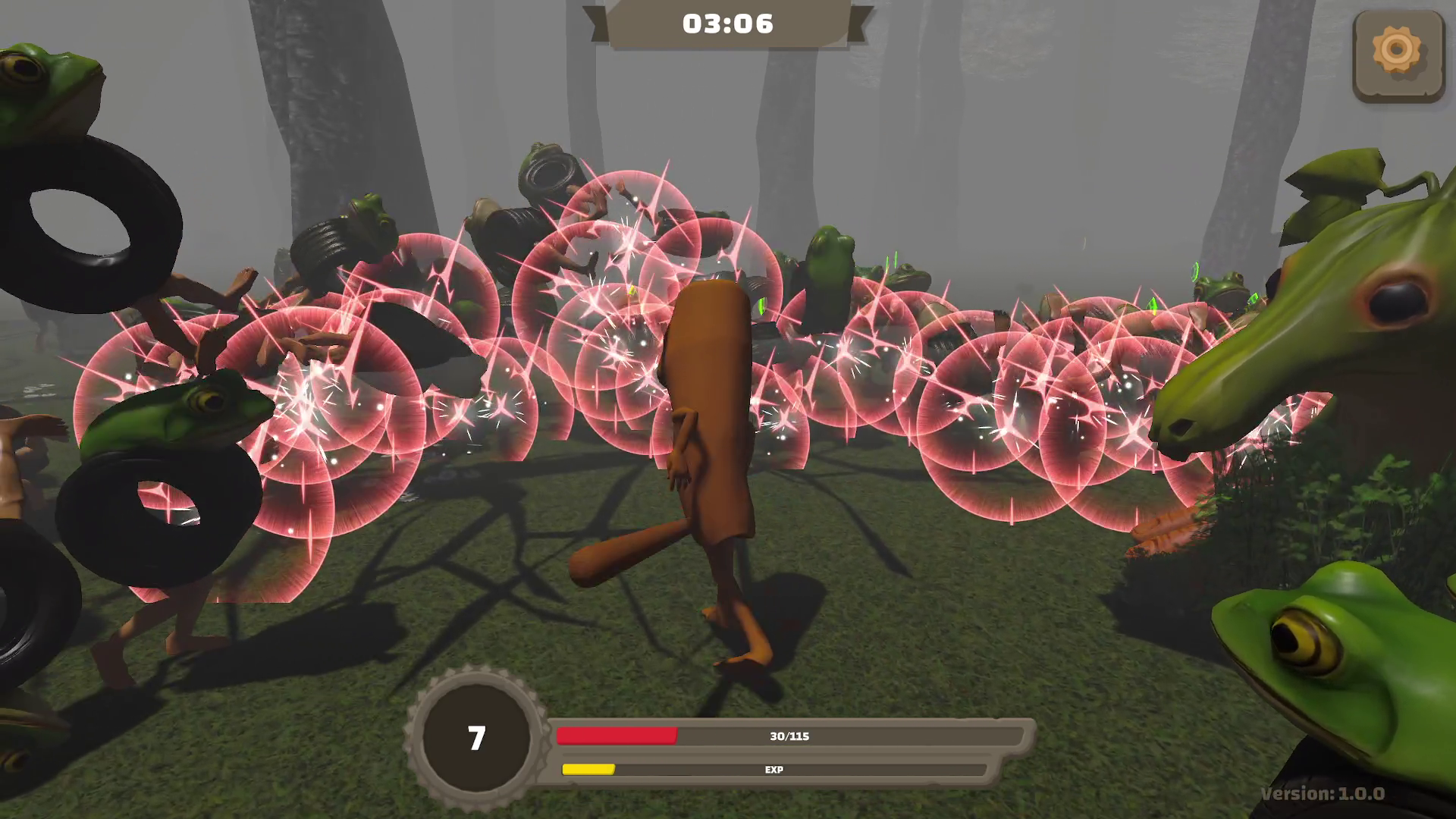
Task: Open the gear settings button
Action: (x=1397, y=55)
